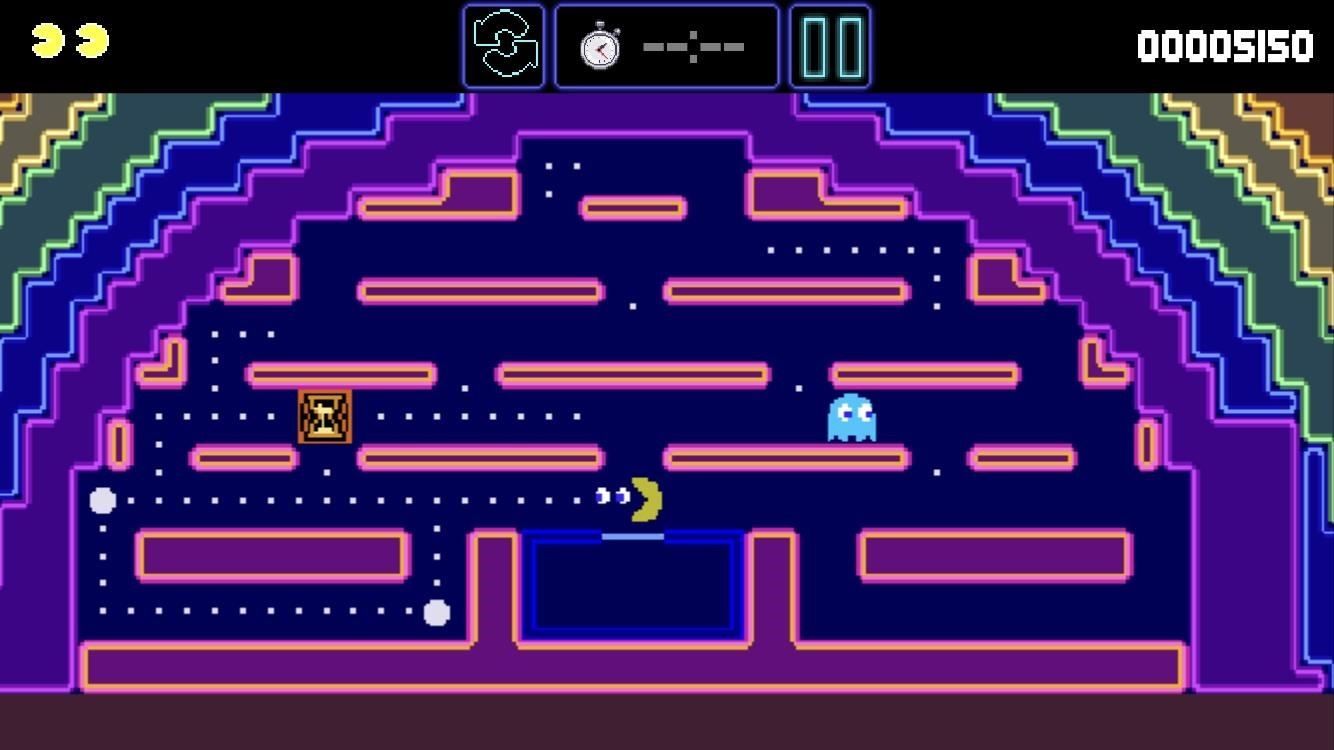
Task: Open the timer display reading --:--
Action: [693, 45]
